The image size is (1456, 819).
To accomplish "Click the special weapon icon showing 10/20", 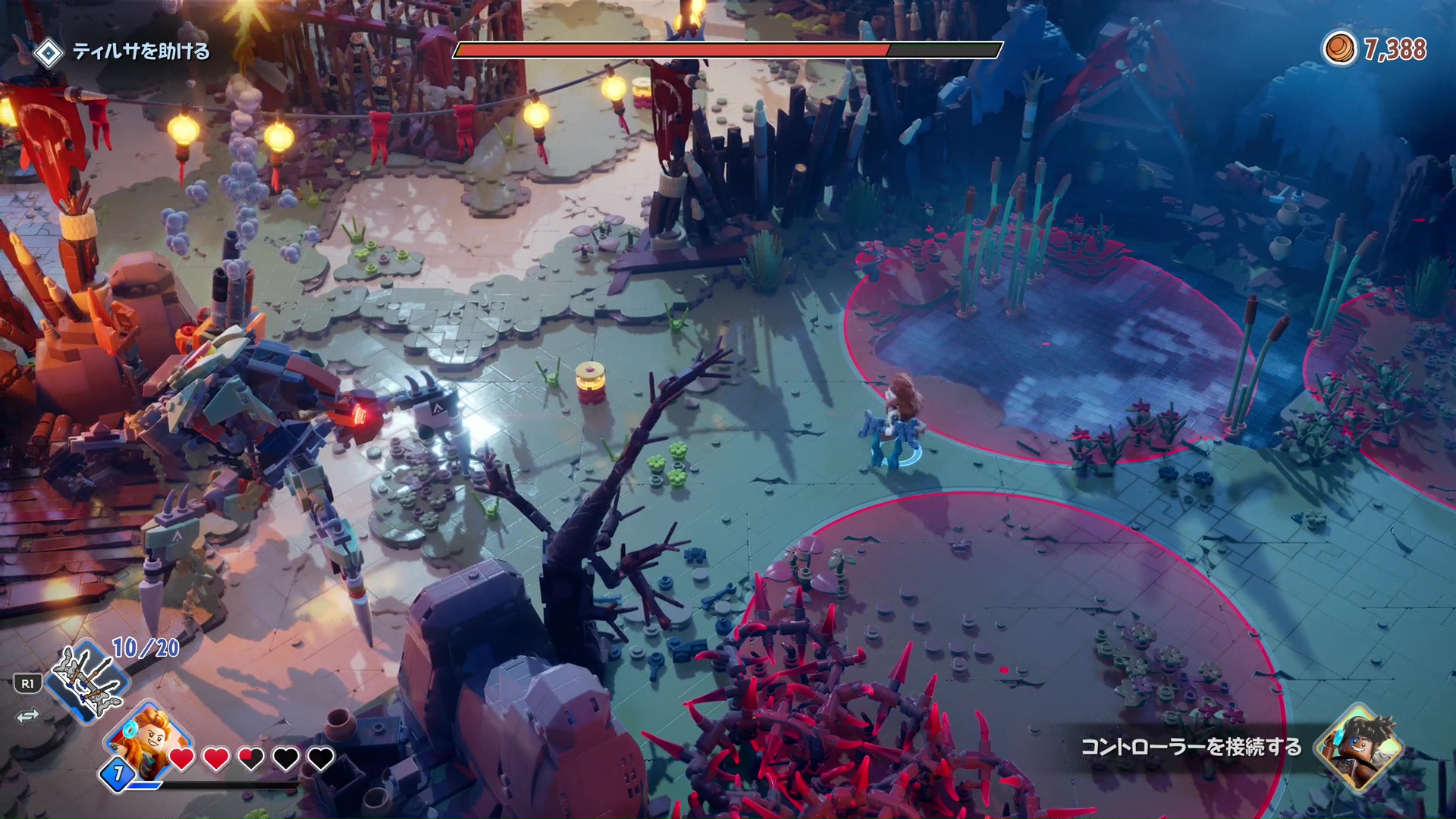I will coord(88,680).
